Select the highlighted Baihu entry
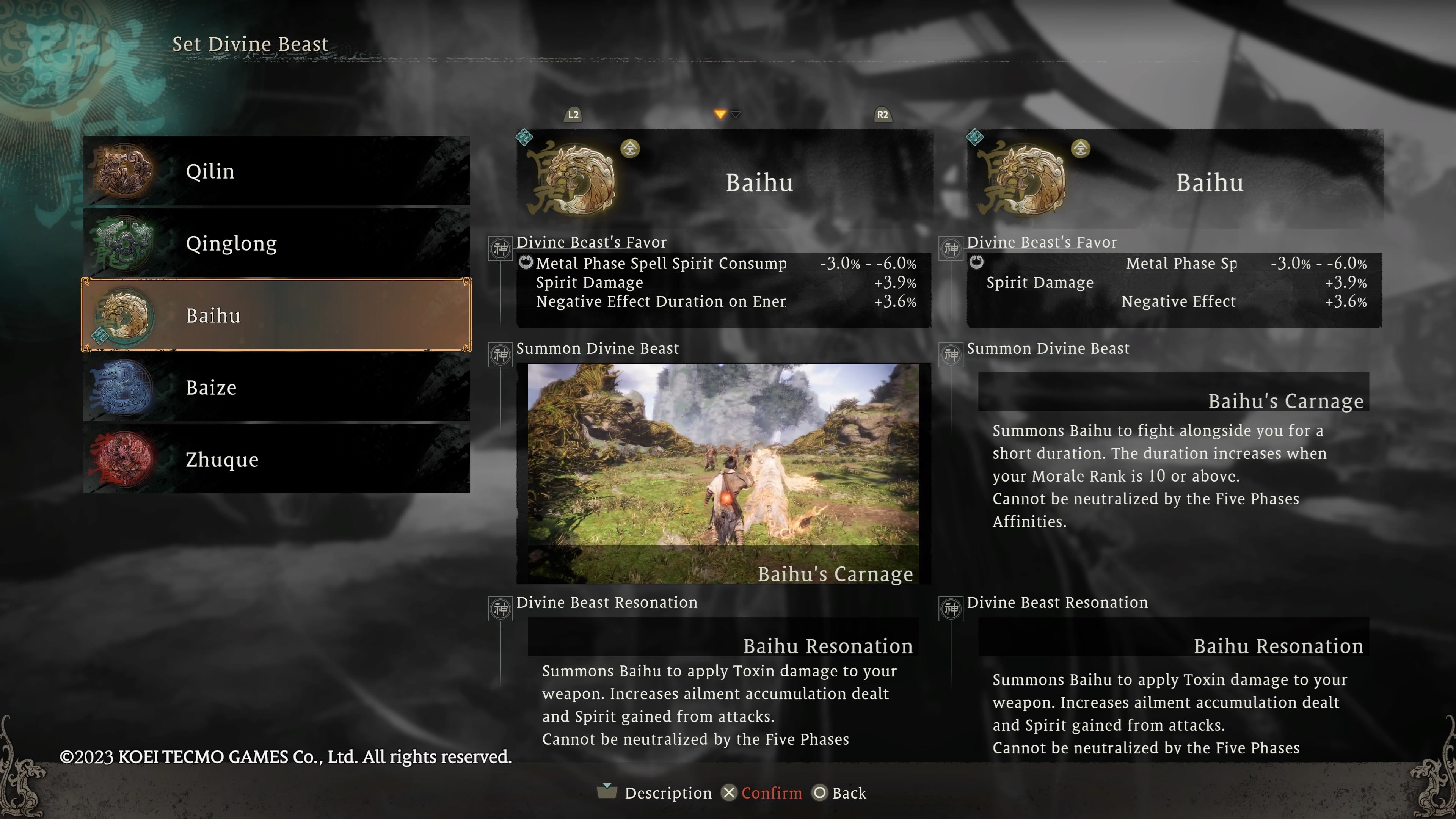The width and height of the screenshot is (1456, 819). (x=276, y=315)
